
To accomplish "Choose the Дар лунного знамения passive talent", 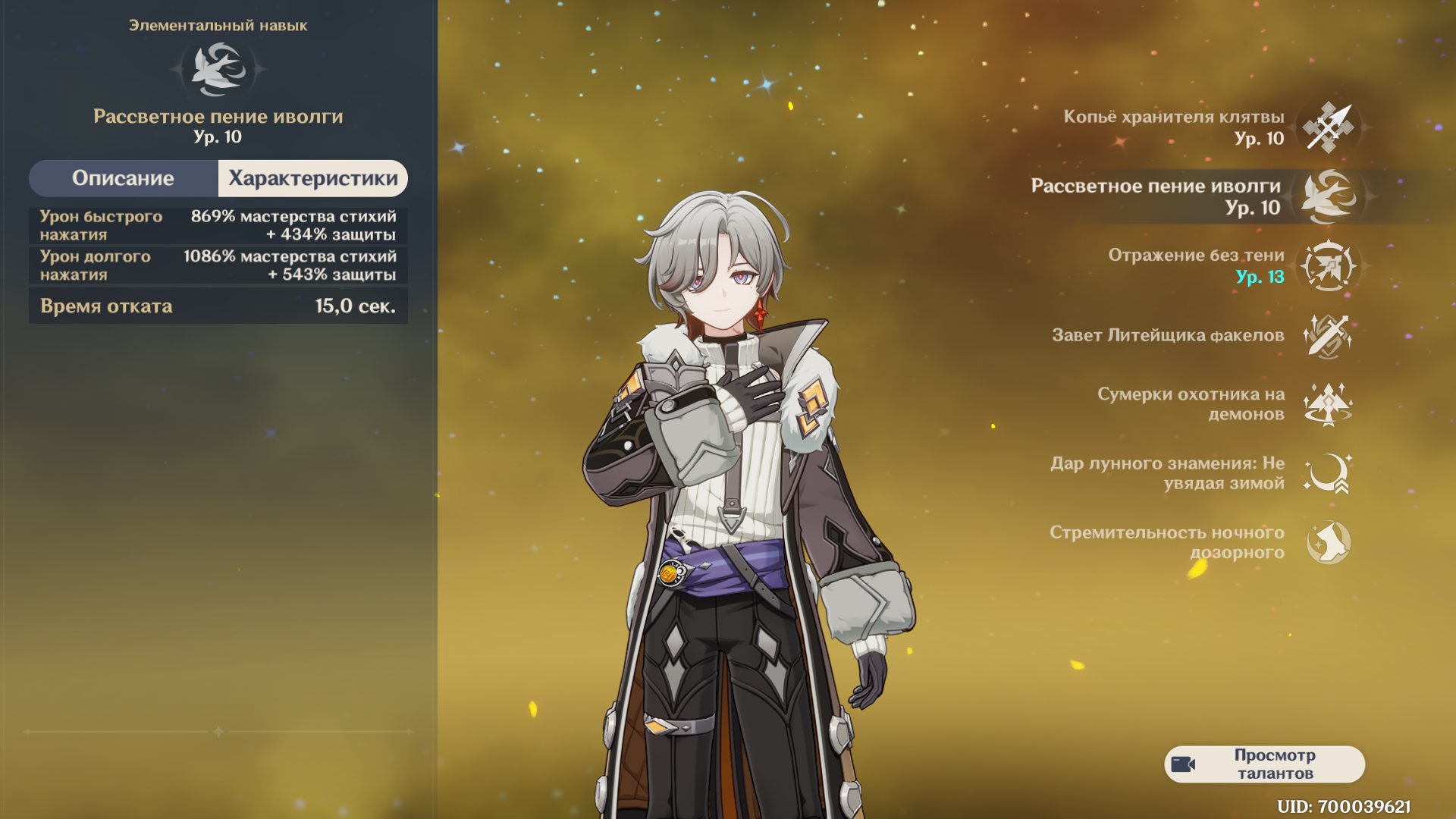I will [1328, 473].
